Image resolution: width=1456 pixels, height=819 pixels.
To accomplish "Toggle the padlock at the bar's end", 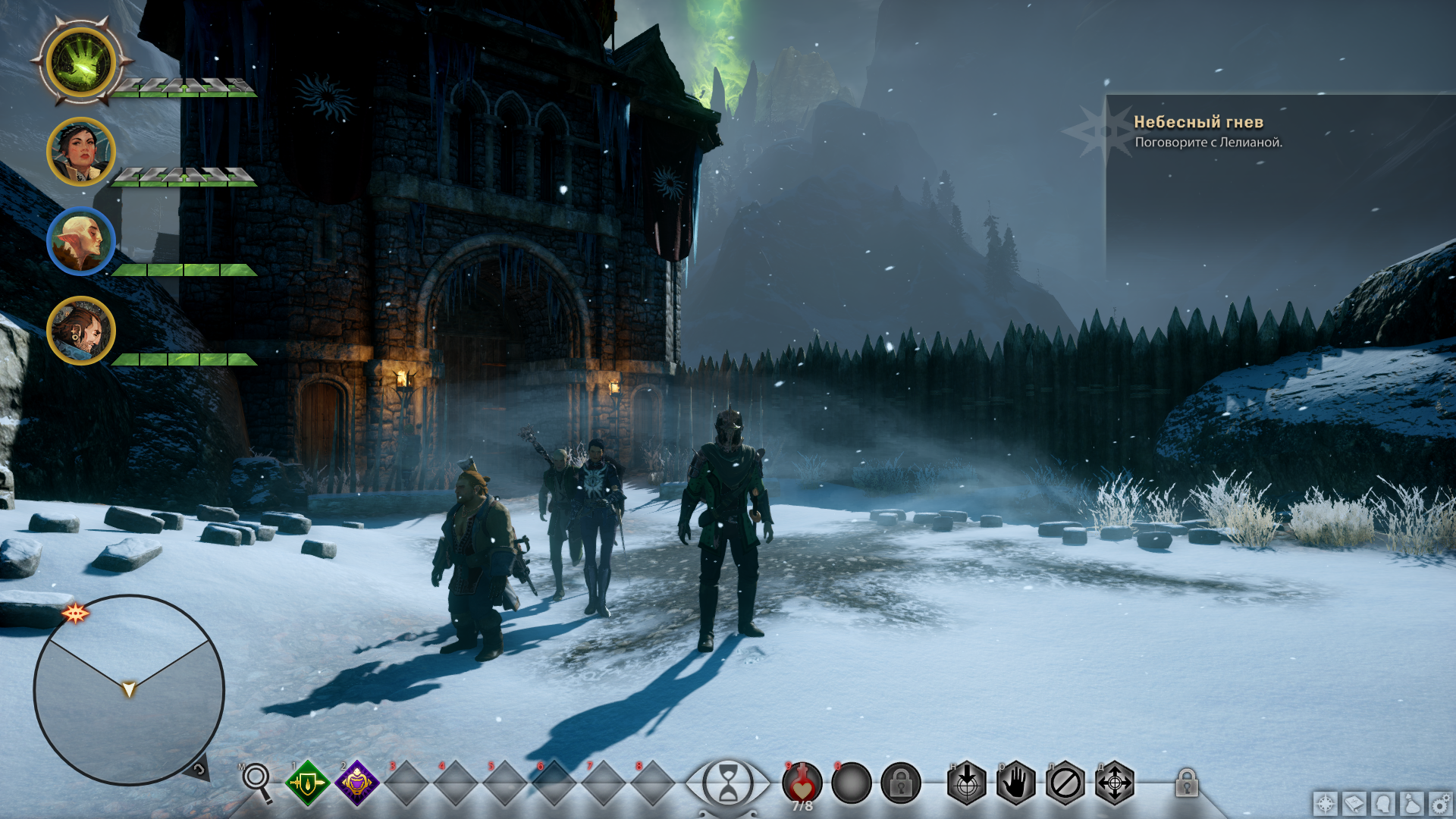I will point(1187,783).
